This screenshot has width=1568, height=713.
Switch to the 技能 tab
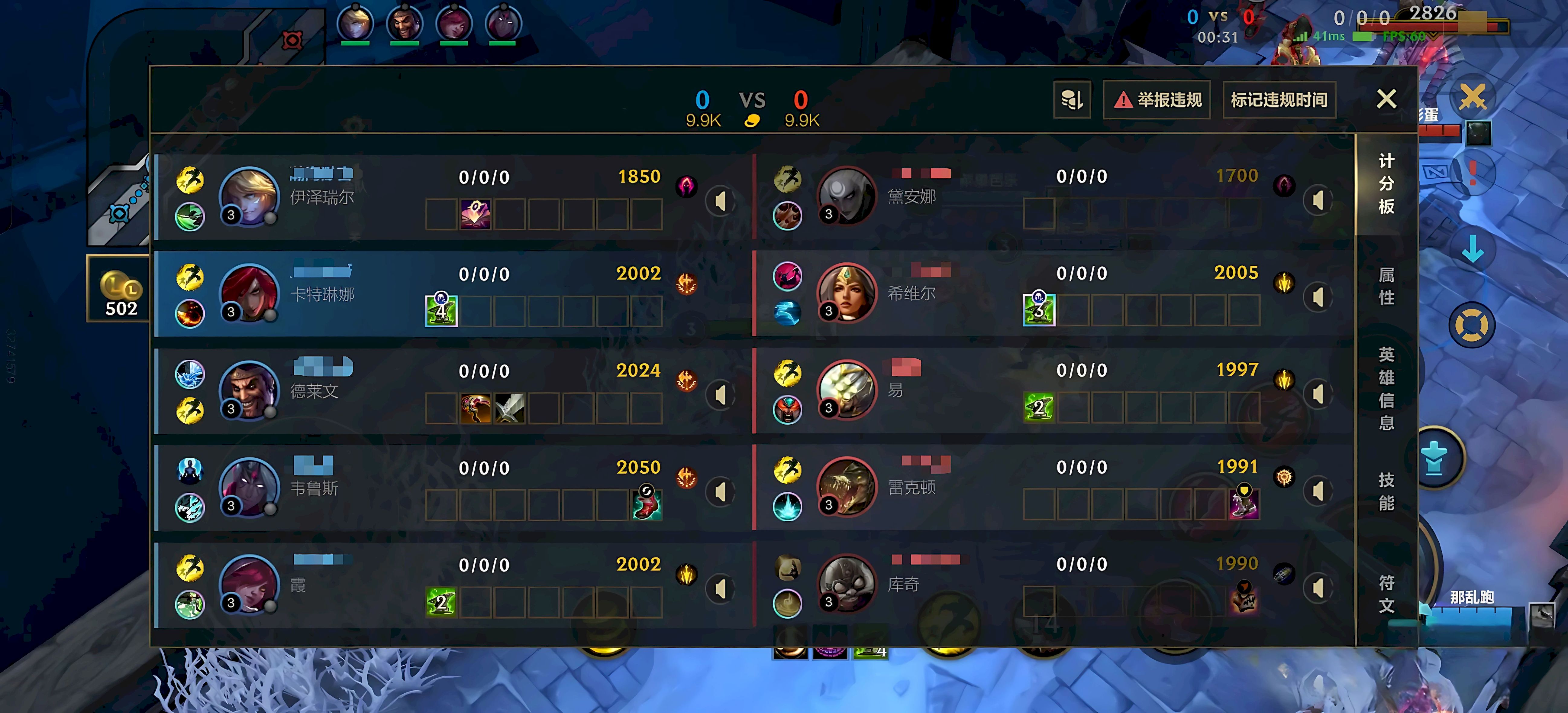pos(1386,491)
